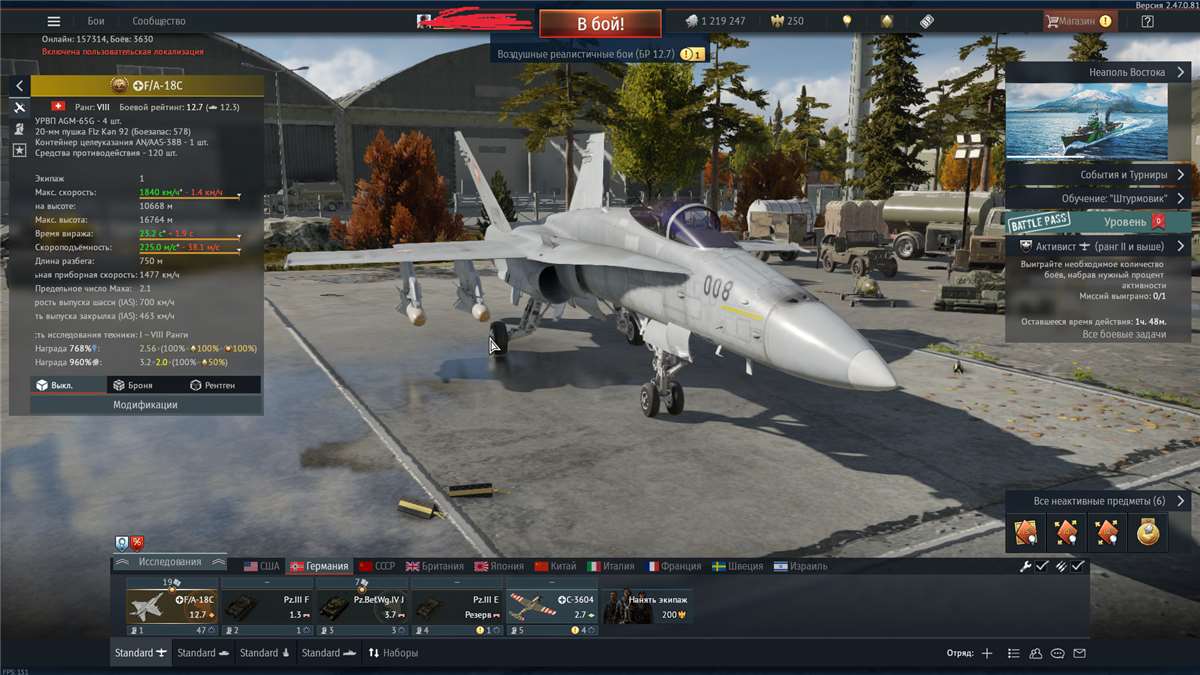This screenshot has height=675, width=1200.
Task: Open the hamburger main menu
Action: (x=54, y=21)
